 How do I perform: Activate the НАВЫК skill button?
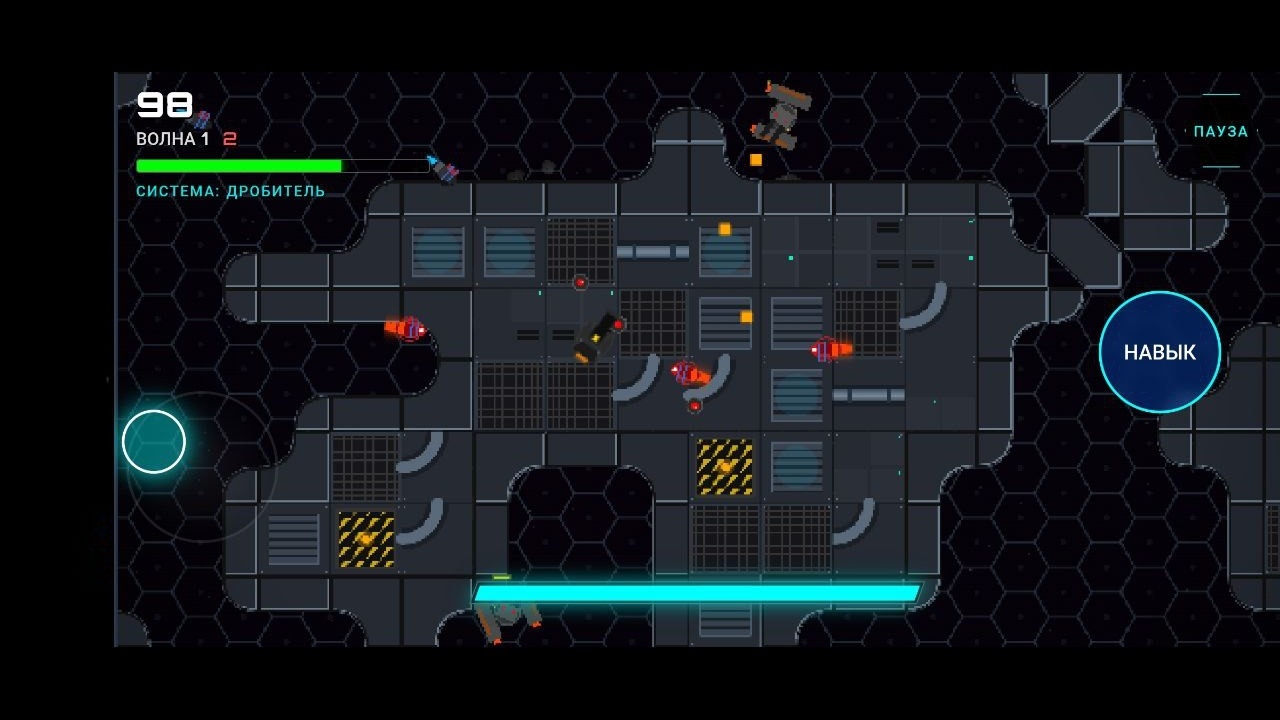1158,352
